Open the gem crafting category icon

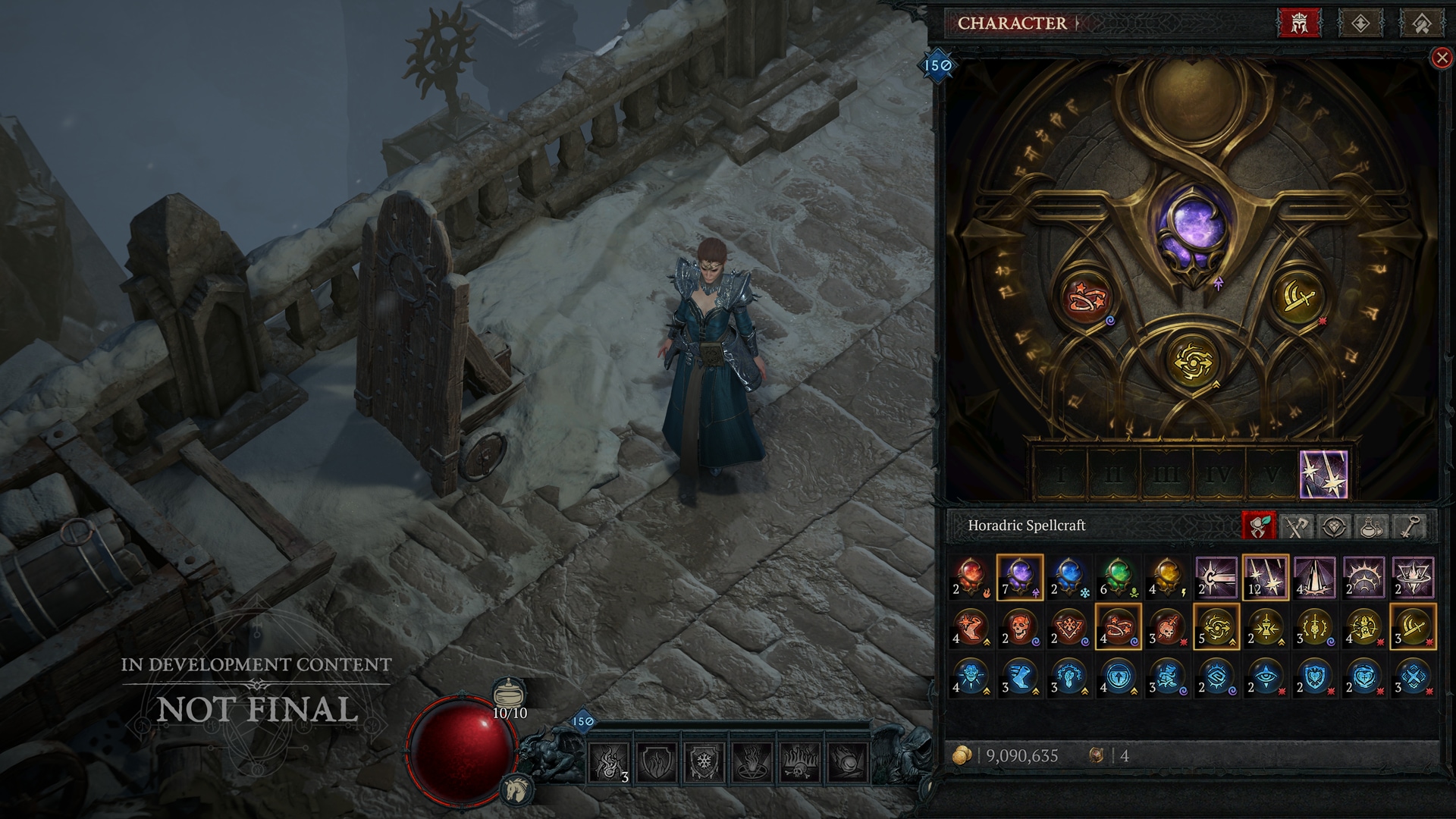pos(1335,526)
